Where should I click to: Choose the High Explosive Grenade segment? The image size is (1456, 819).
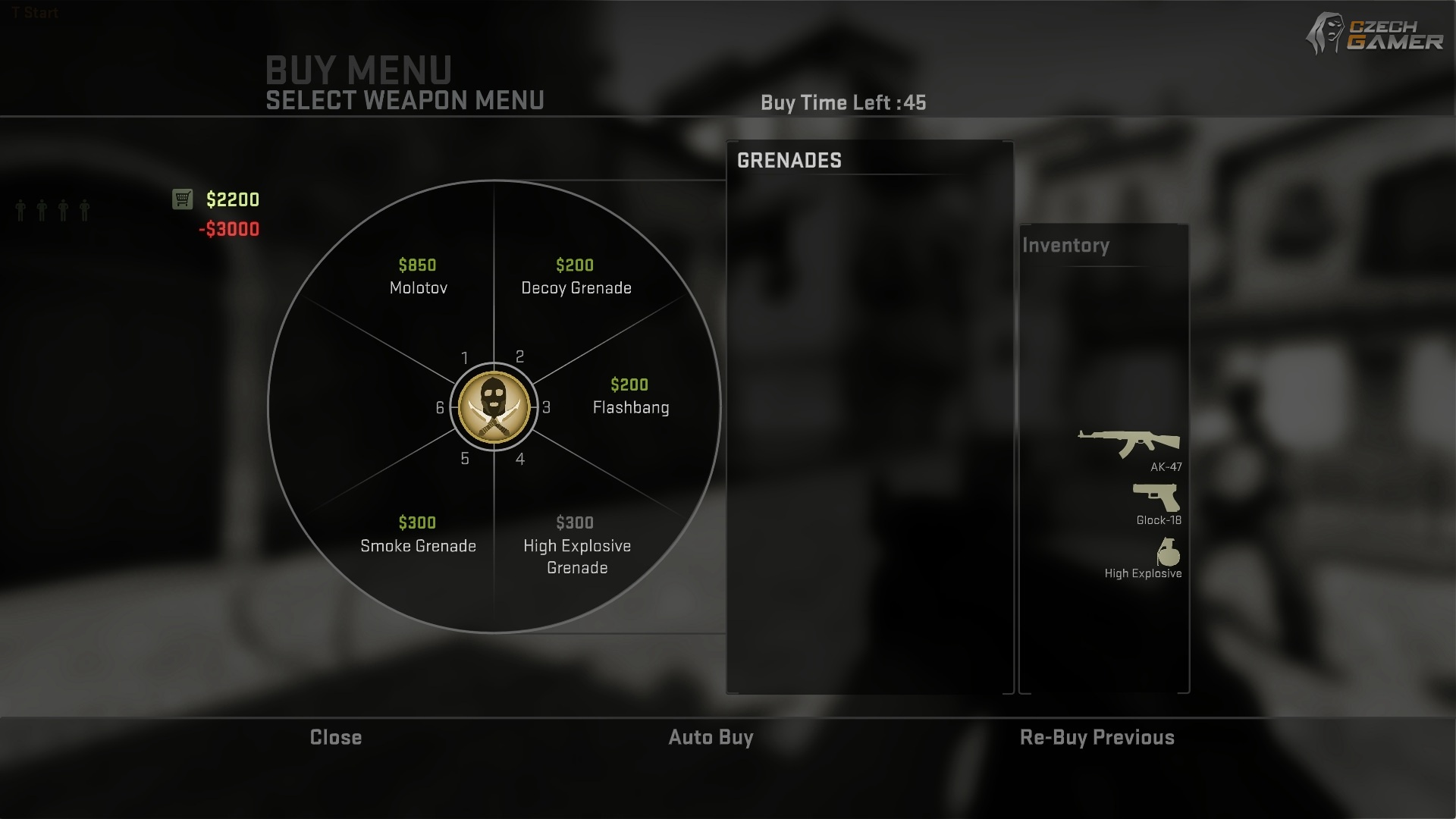pos(576,546)
